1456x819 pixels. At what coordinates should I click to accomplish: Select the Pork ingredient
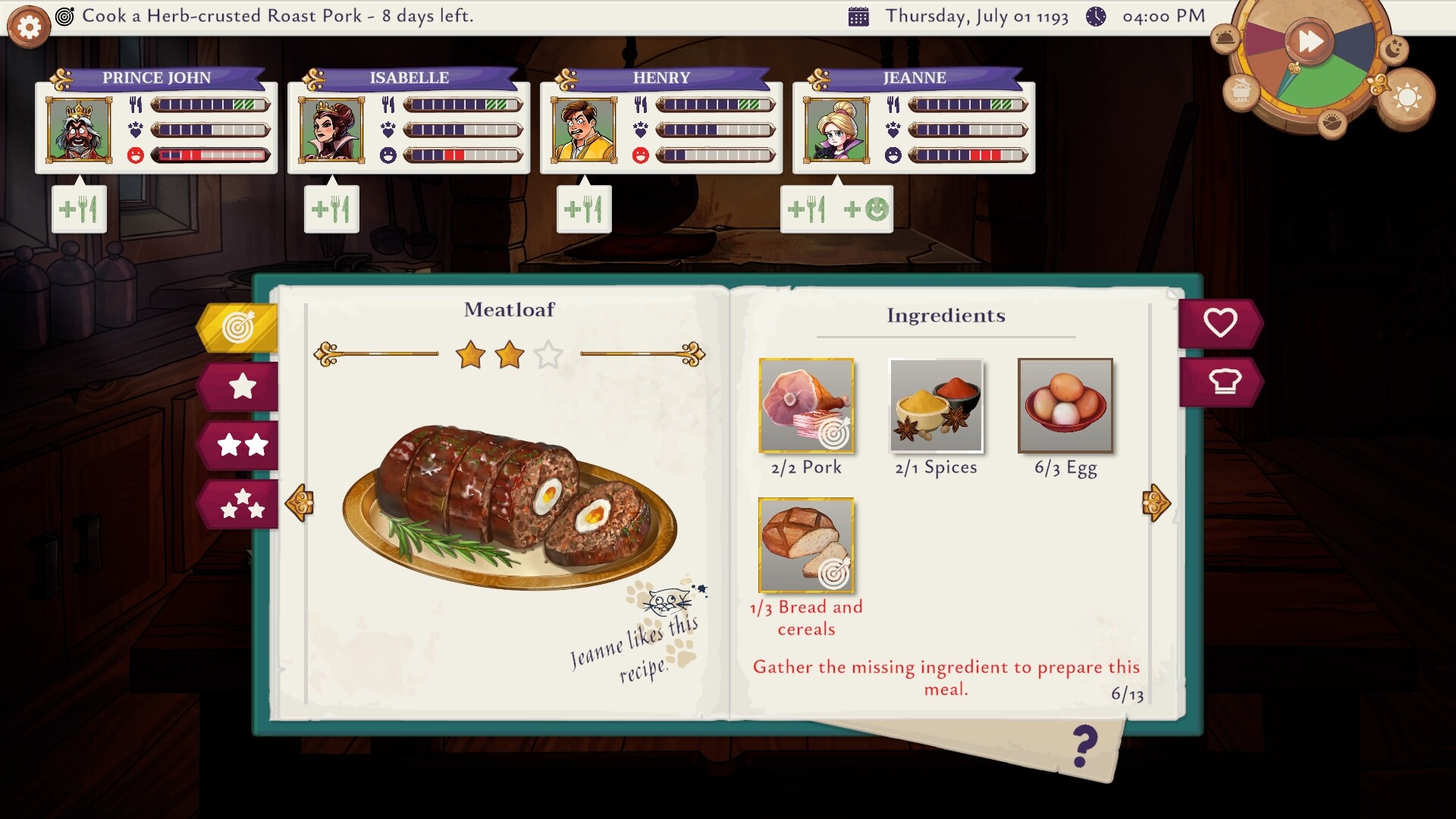[x=806, y=406]
